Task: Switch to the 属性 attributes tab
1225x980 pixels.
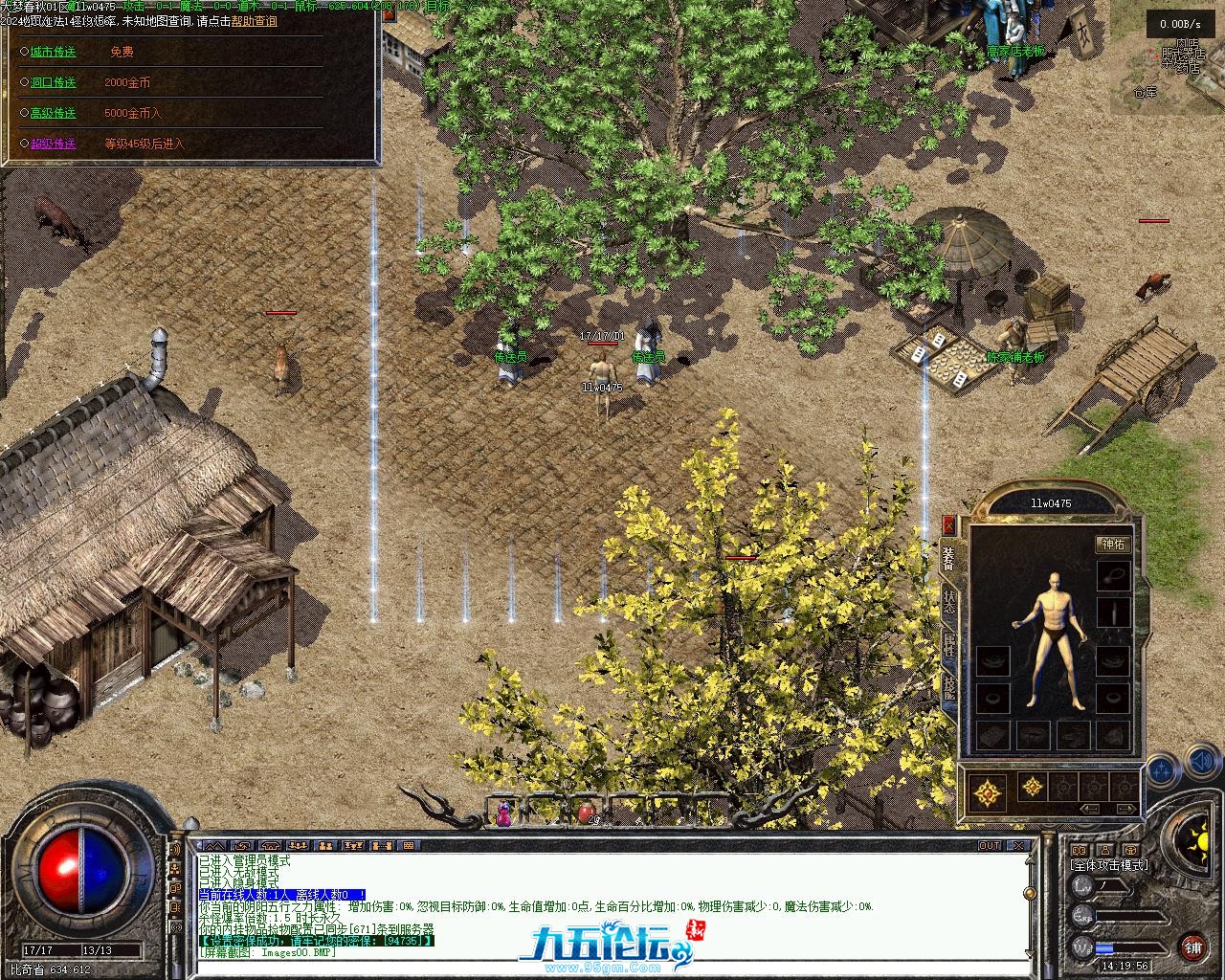Action: [x=948, y=646]
